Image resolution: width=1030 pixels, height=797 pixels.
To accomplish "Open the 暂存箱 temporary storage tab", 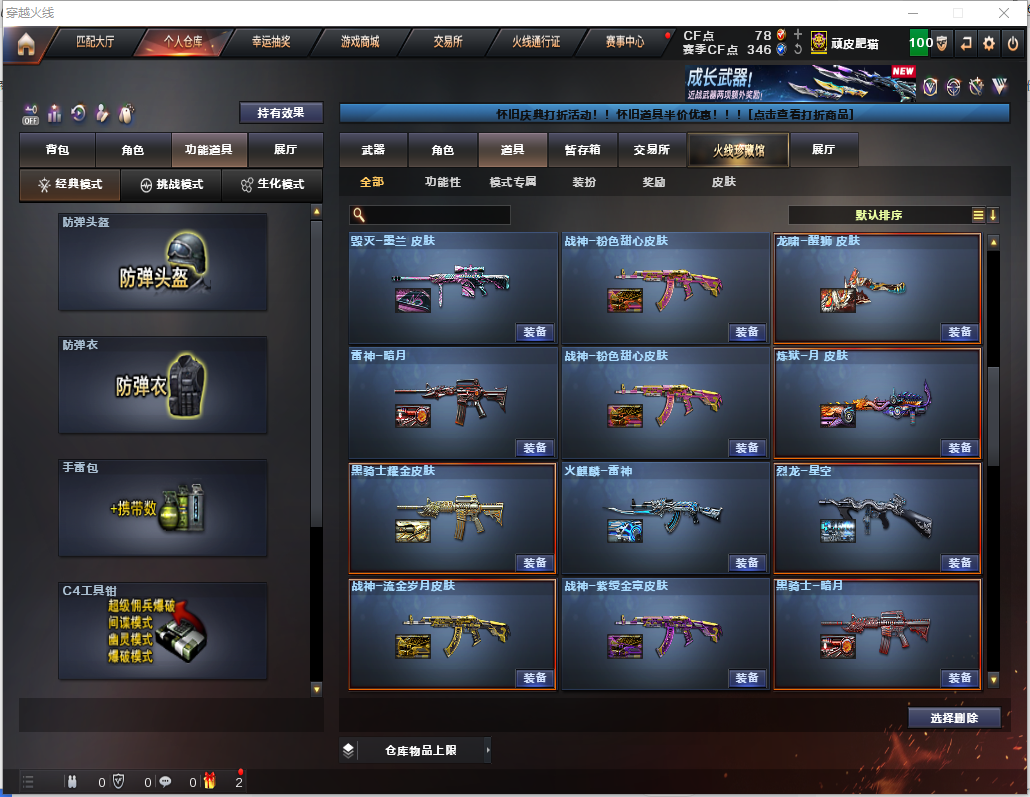I will (x=583, y=150).
